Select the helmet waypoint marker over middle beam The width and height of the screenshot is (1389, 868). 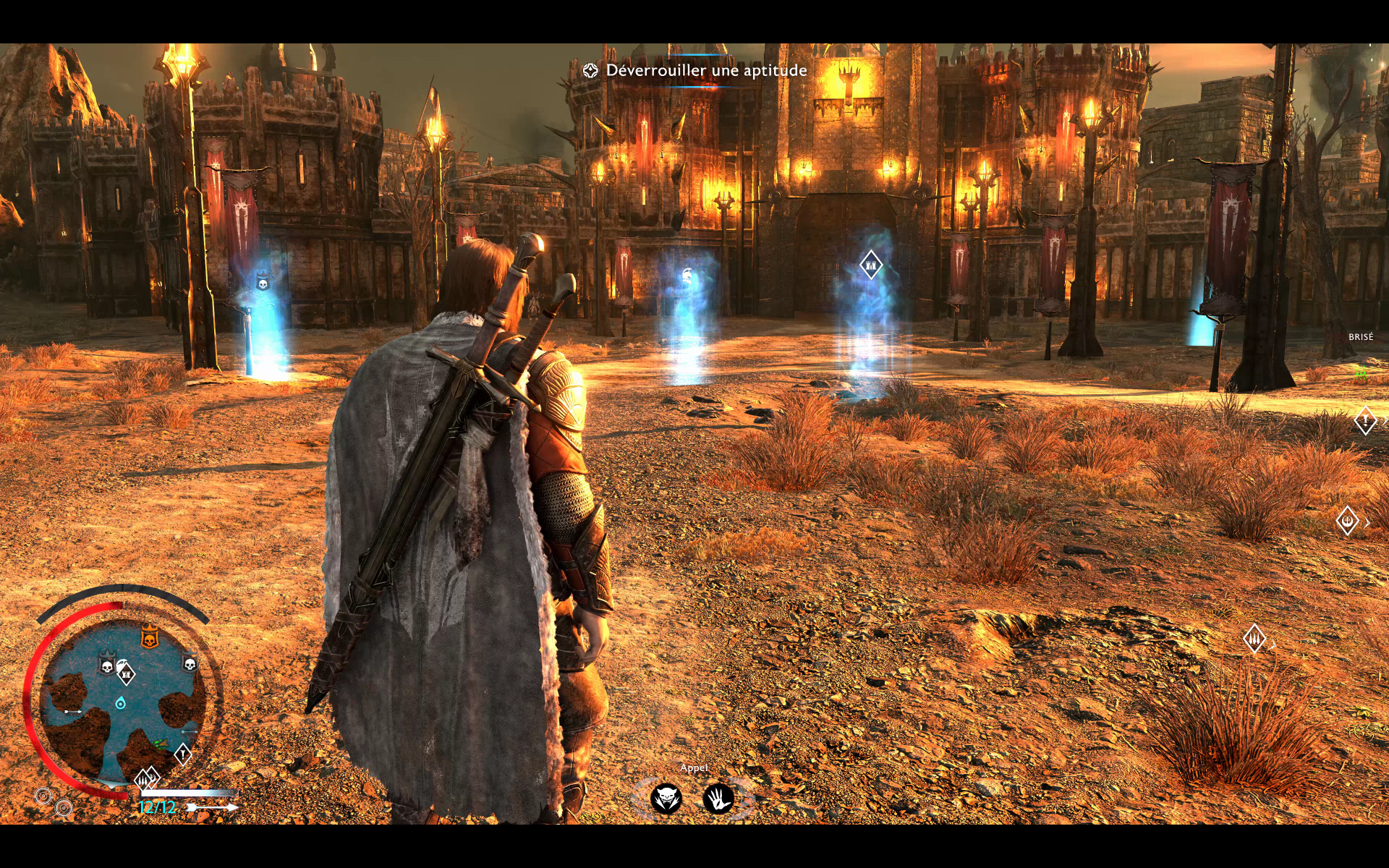(x=687, y=275)
